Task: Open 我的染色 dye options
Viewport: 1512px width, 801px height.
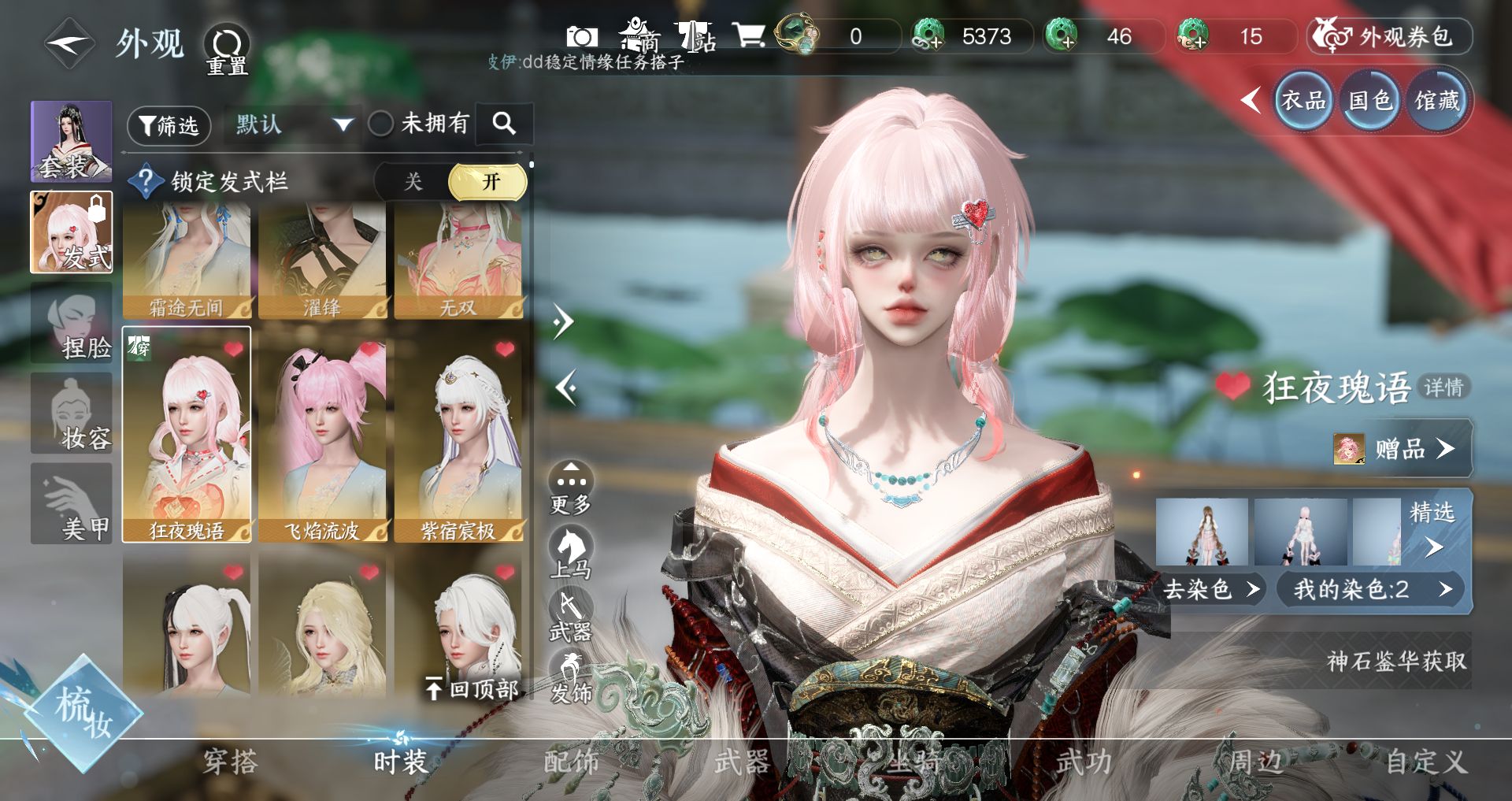Action: click(1371, 589)
